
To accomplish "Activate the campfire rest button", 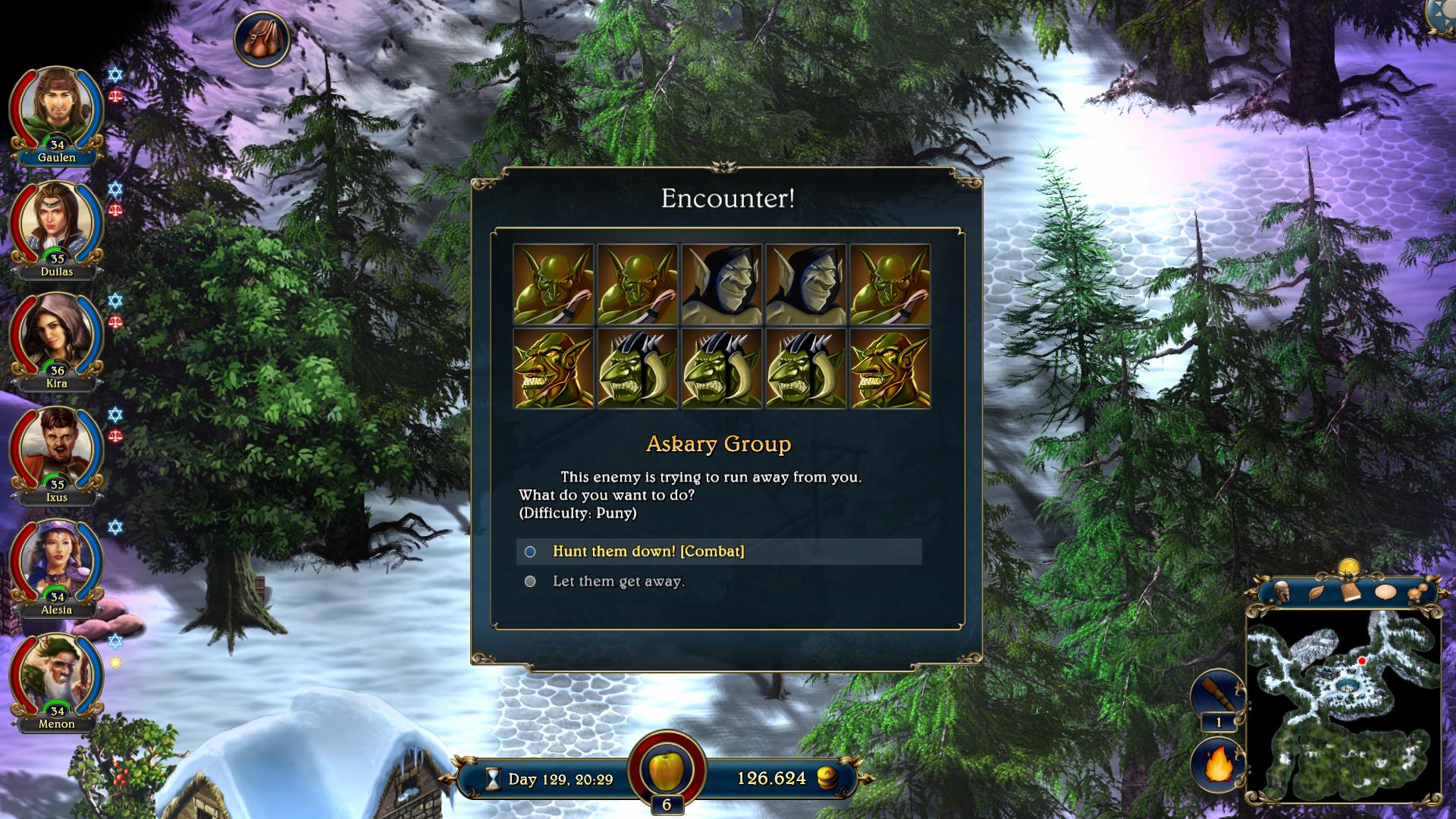I will click(x=1217, y=764).
